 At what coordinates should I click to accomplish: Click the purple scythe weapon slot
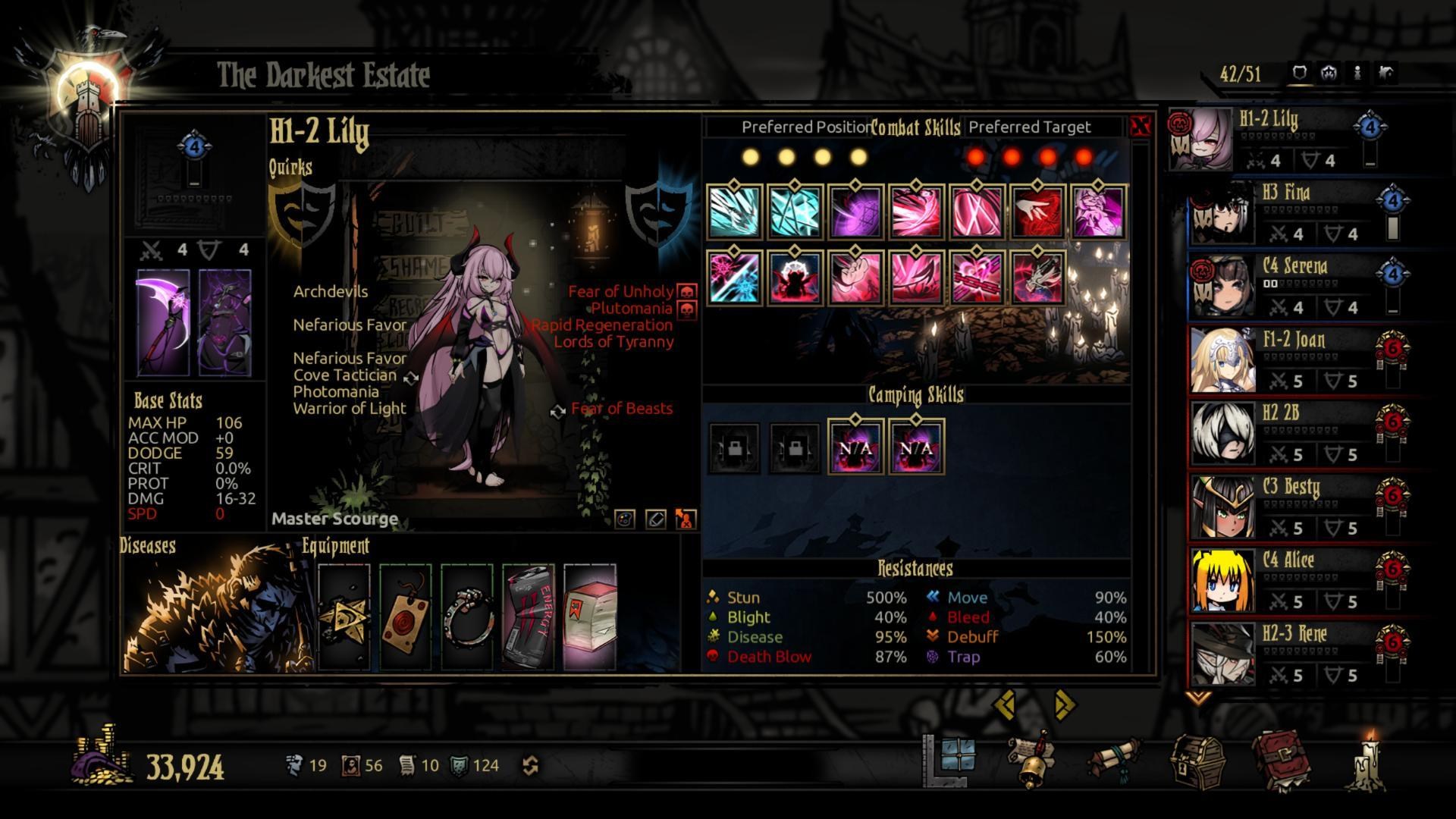(163, 322)
